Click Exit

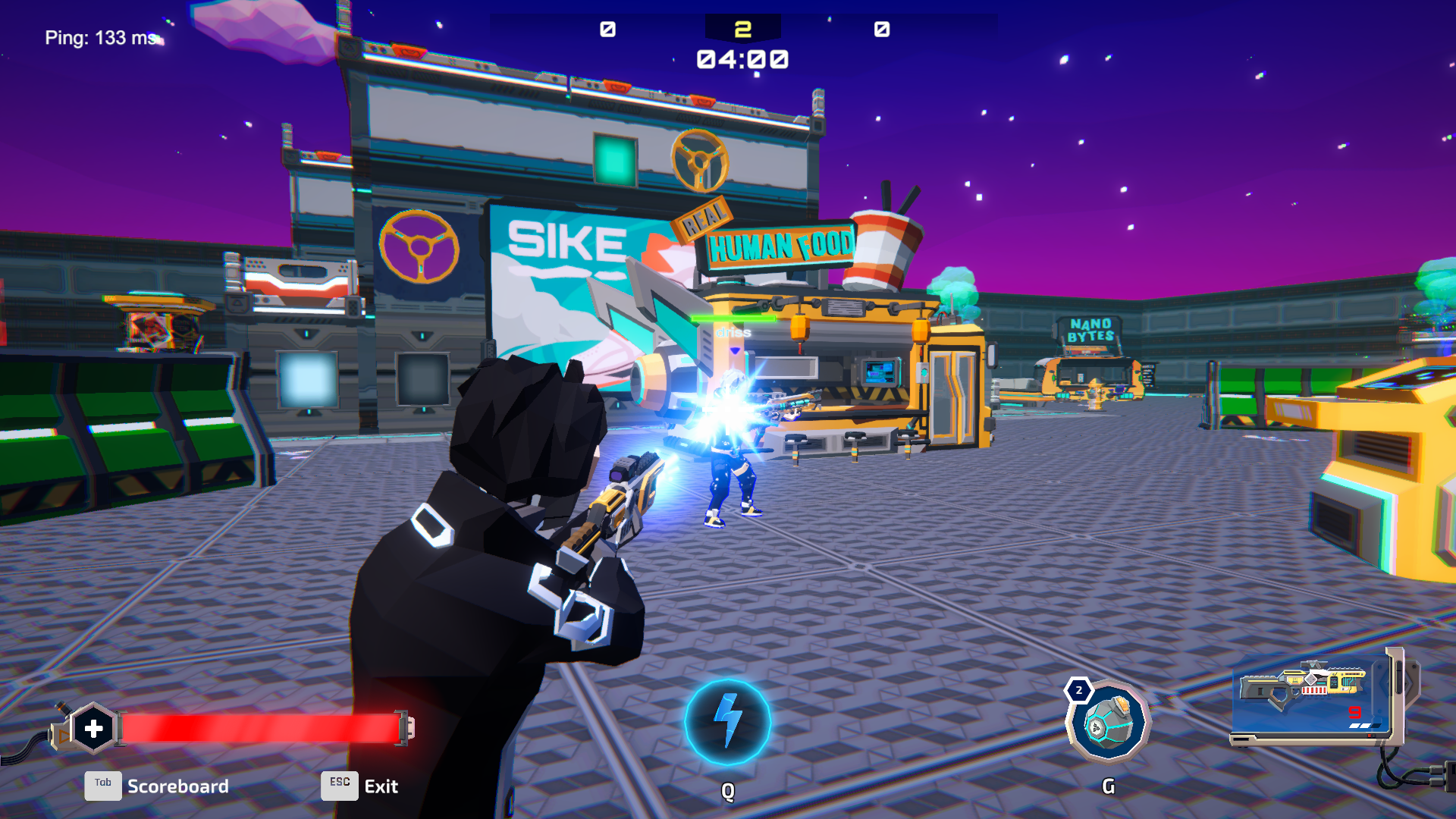click(x=380, y=786)
